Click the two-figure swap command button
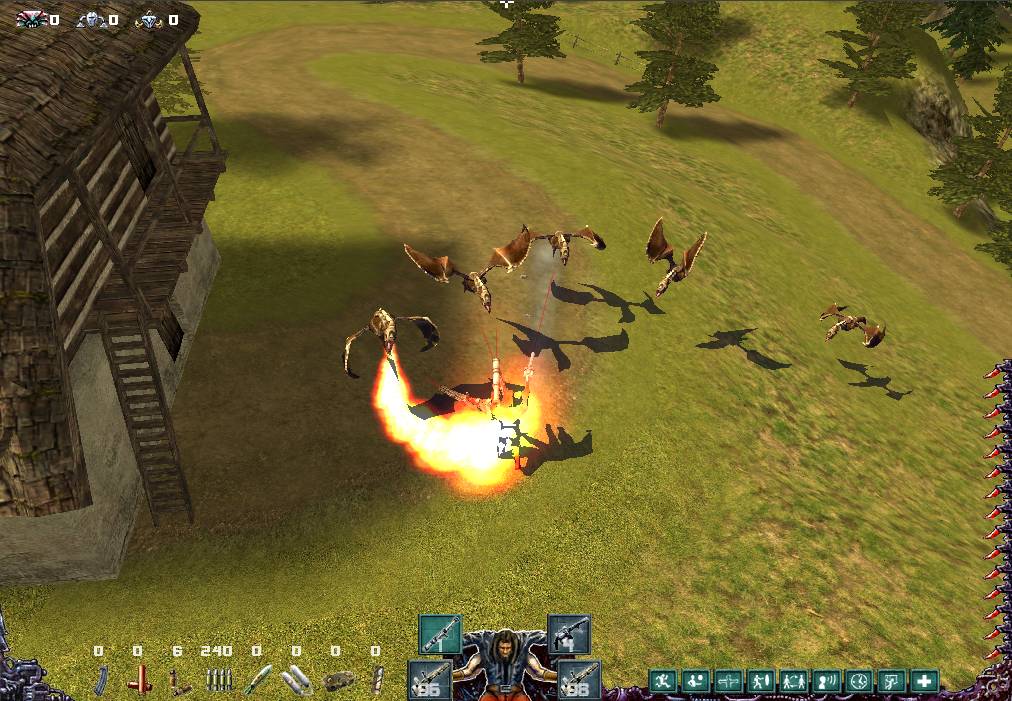This screenshot has height=701, width=1012. [x=794, y=682]
